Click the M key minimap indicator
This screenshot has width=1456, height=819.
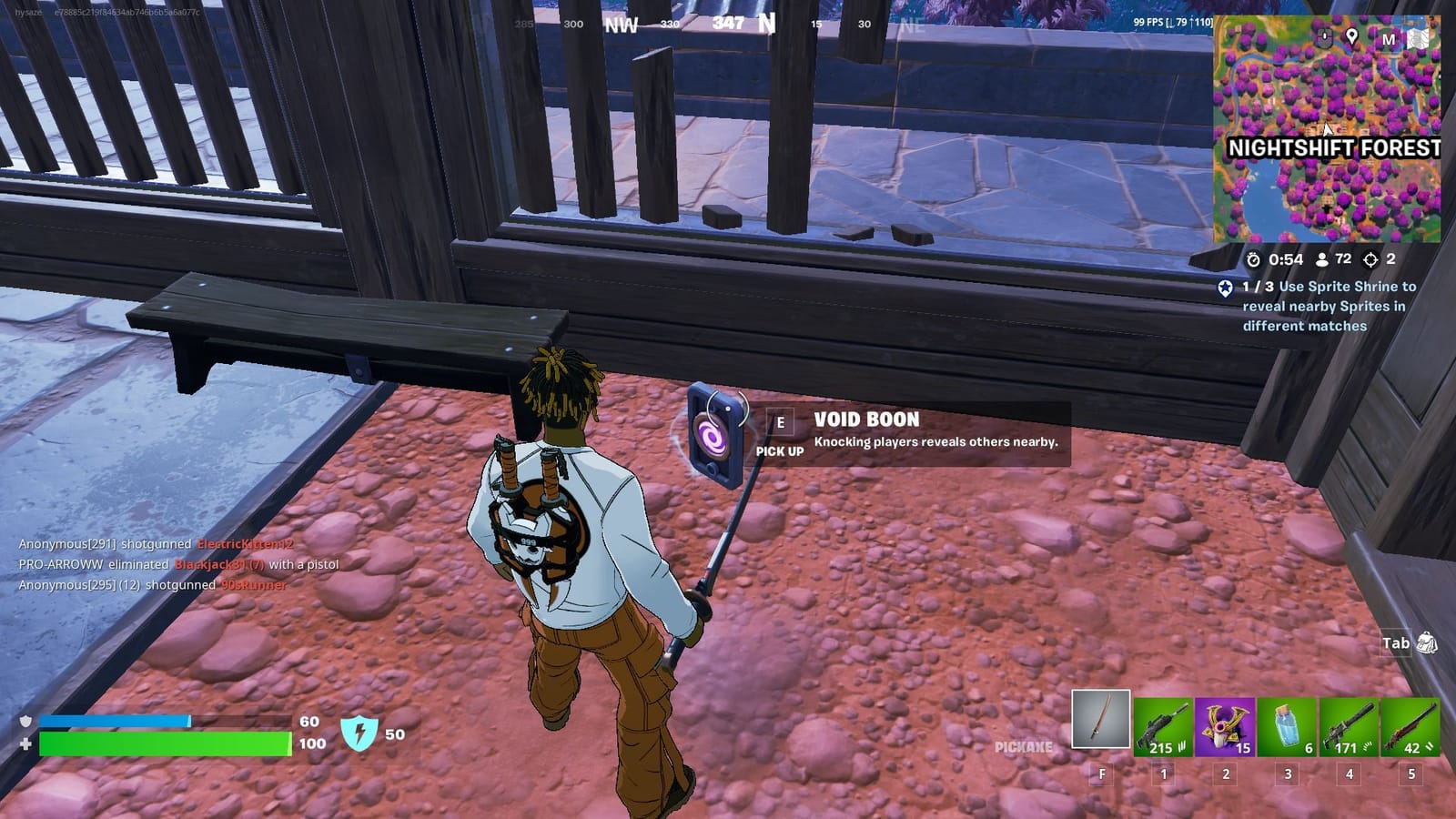point(1390,38)
